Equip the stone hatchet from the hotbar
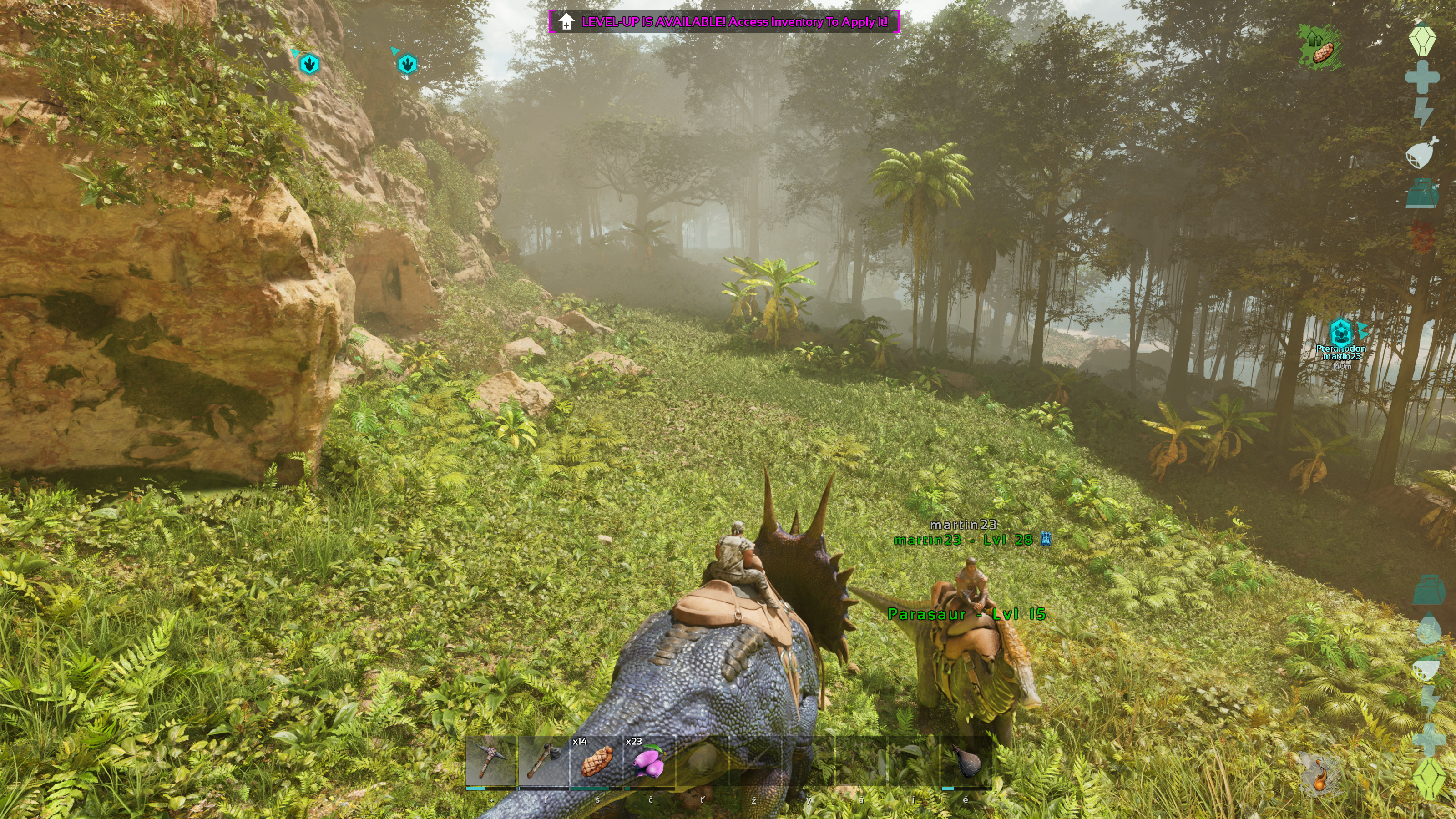 coord(543,761)
